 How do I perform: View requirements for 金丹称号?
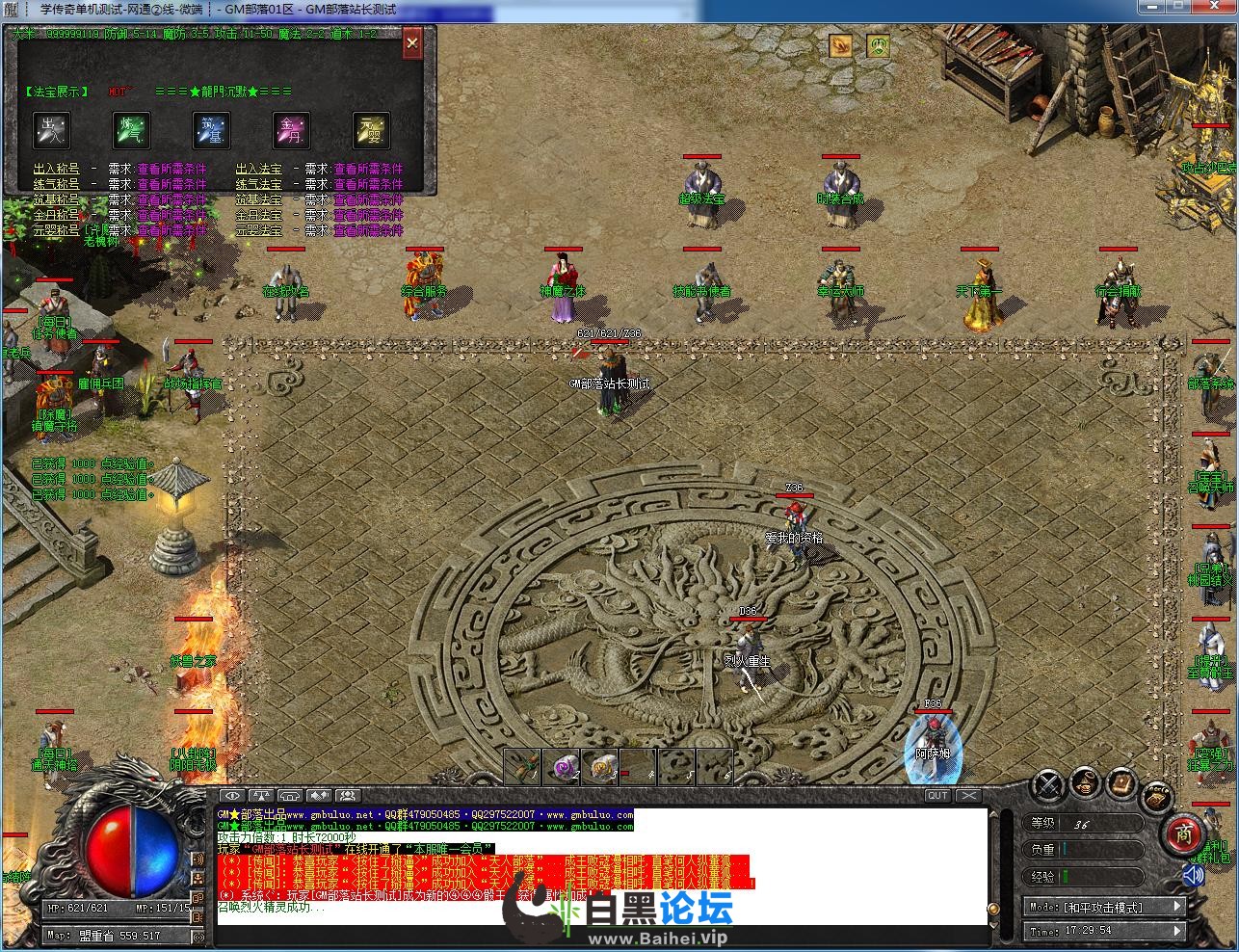click(171, 215)
